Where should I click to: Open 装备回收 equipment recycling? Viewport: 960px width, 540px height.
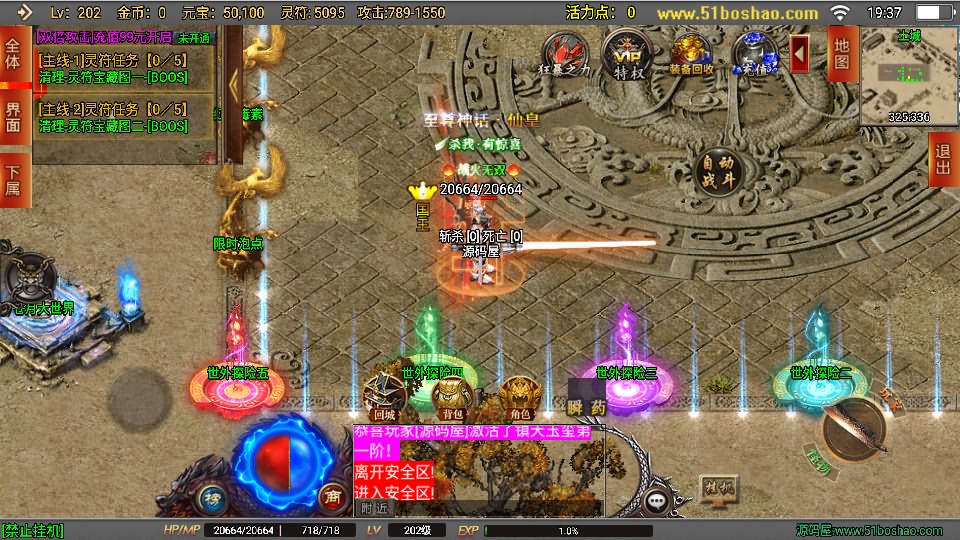coord(691,53)
